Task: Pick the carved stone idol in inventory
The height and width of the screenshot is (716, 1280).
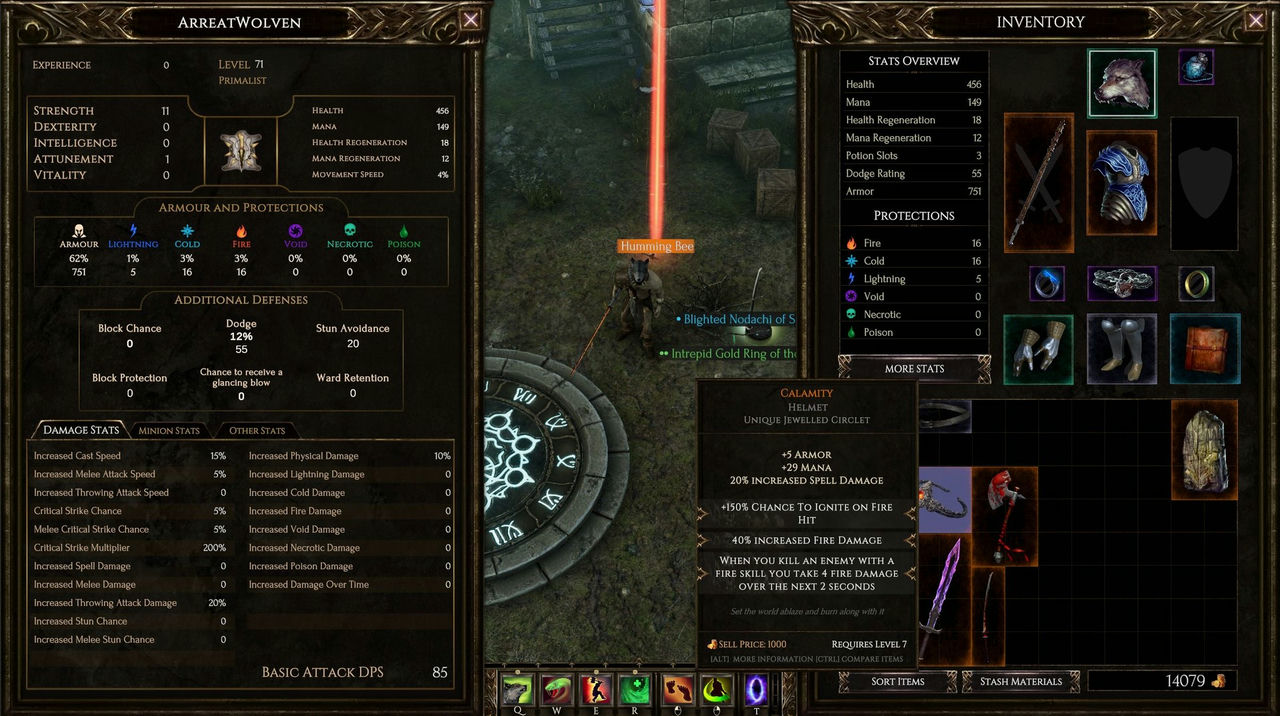Action: (x=1204, y=448)
